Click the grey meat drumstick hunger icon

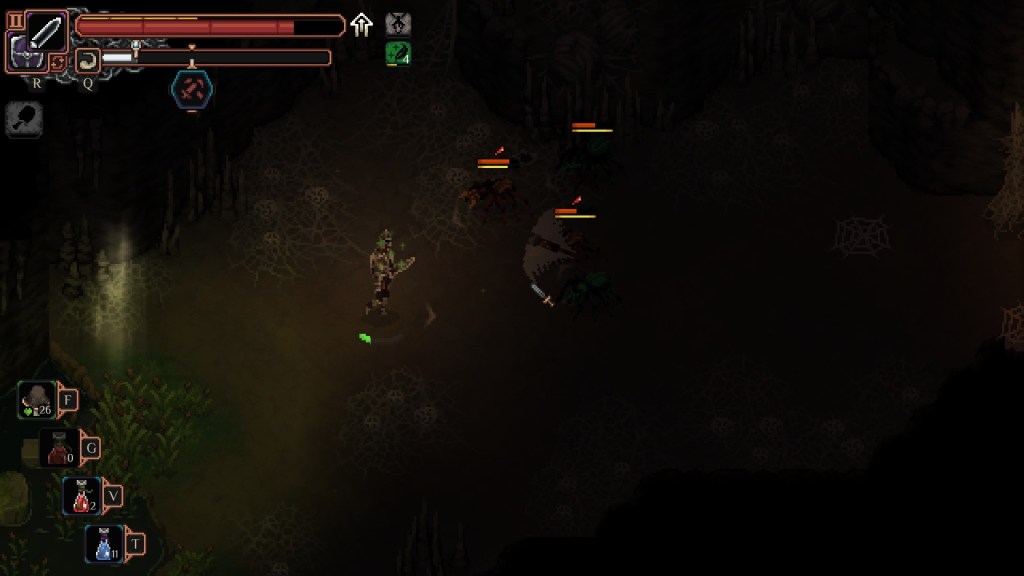[x=24, y=120]
